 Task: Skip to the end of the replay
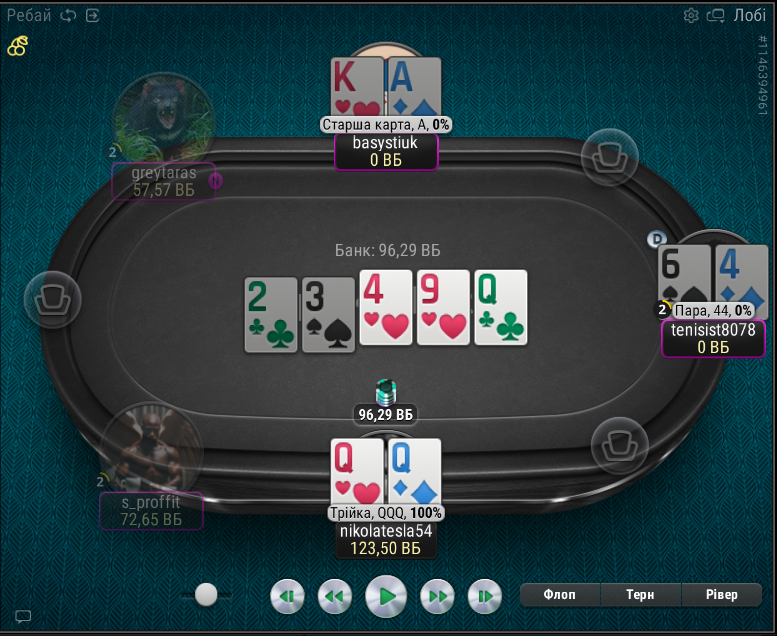pyautogui.click(x=484, y=597)
